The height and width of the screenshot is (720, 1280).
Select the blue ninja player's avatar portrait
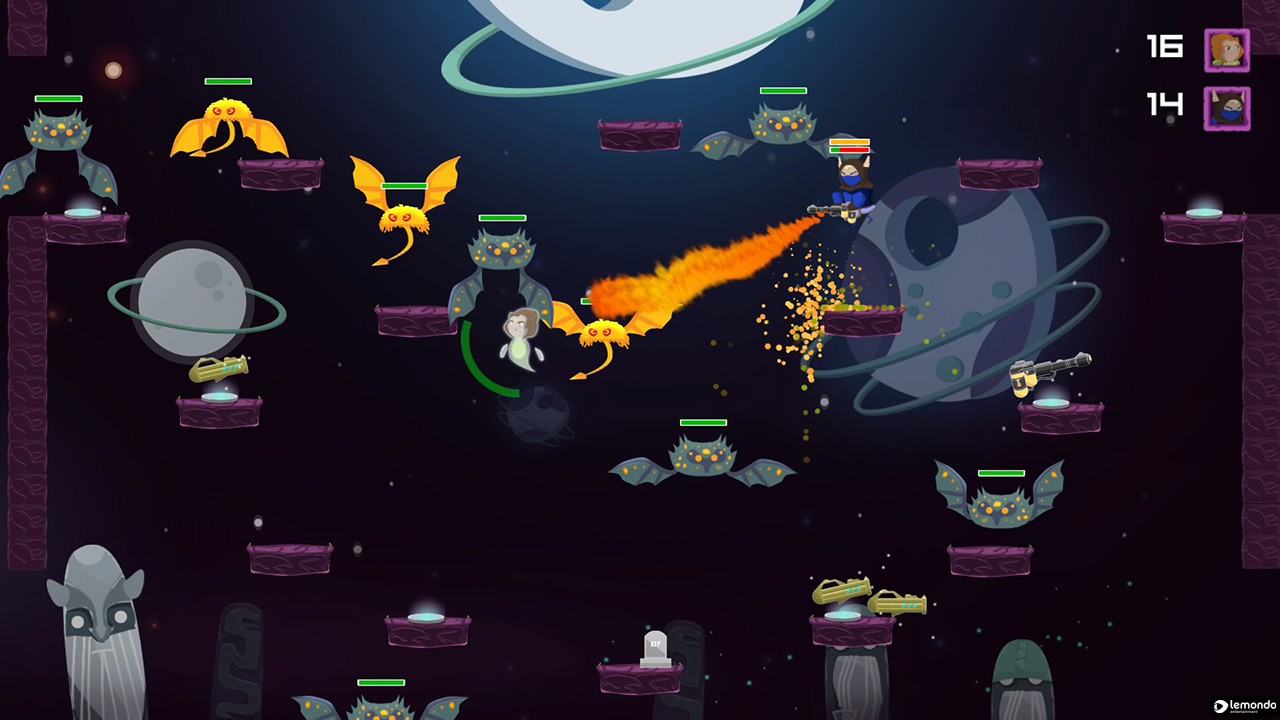1226,107
